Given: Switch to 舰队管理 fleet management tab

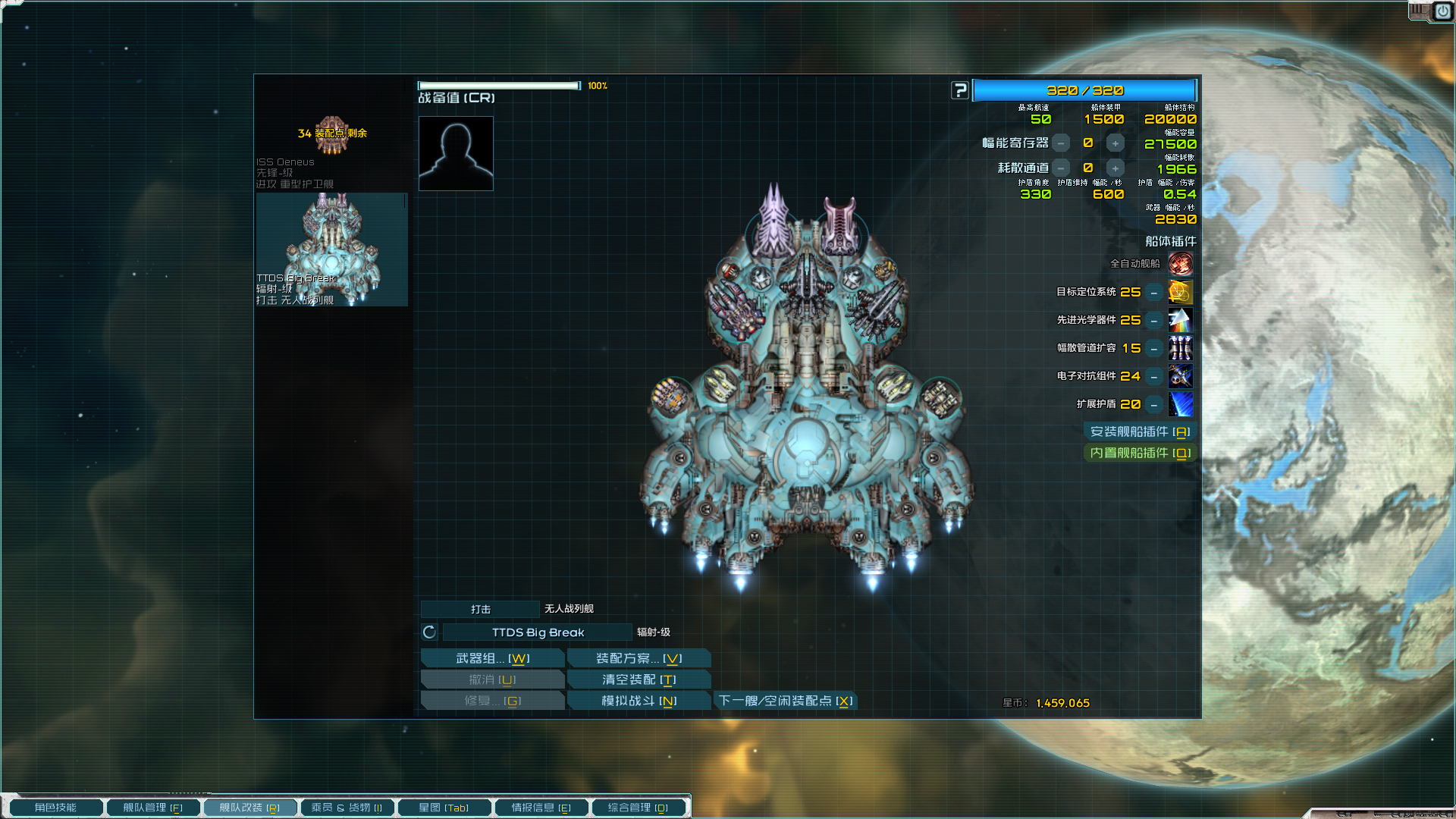Looking at the screenshot, I should [152, 808].
